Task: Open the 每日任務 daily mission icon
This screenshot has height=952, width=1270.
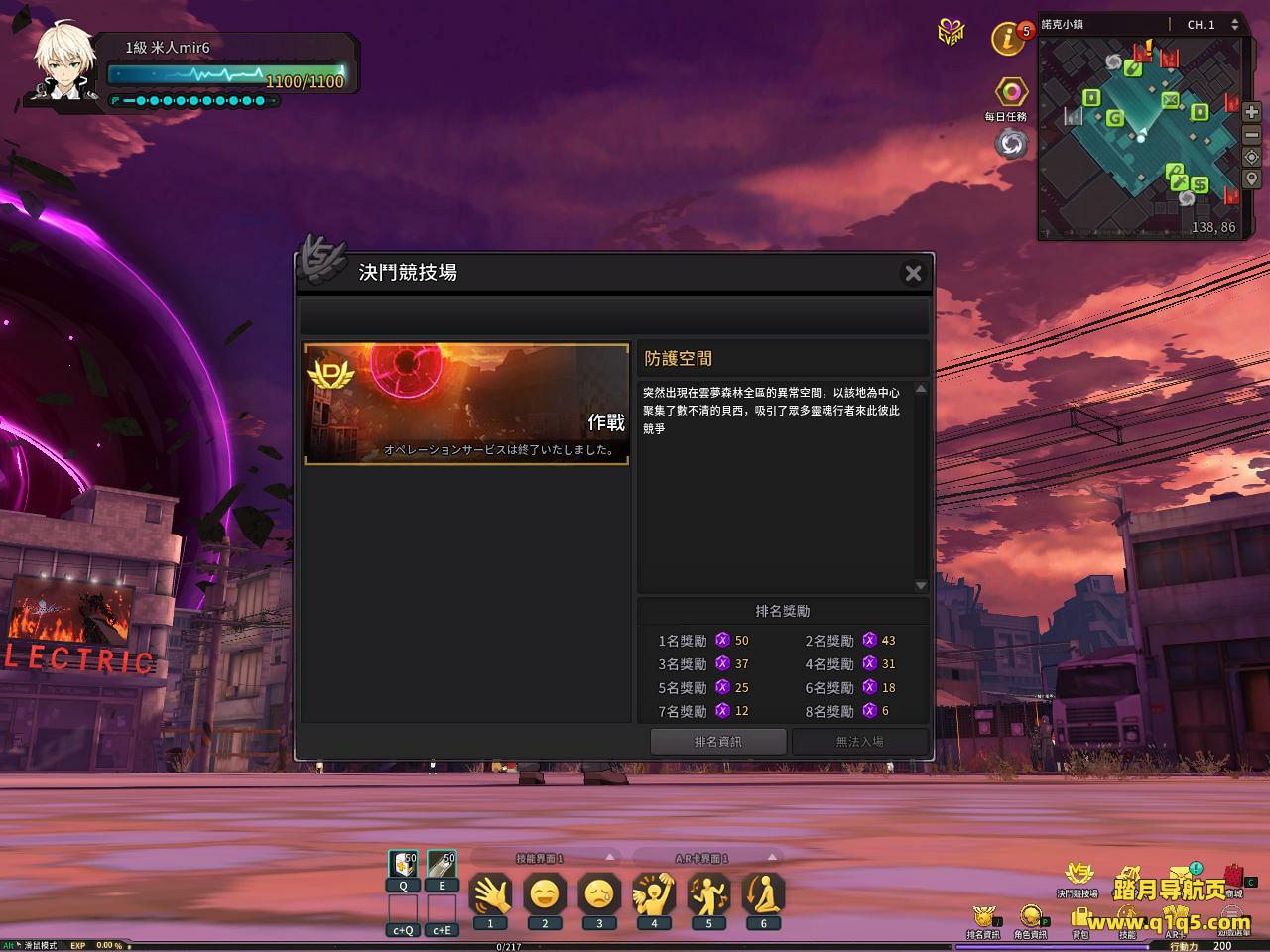Action: (x=1011, y=93)
